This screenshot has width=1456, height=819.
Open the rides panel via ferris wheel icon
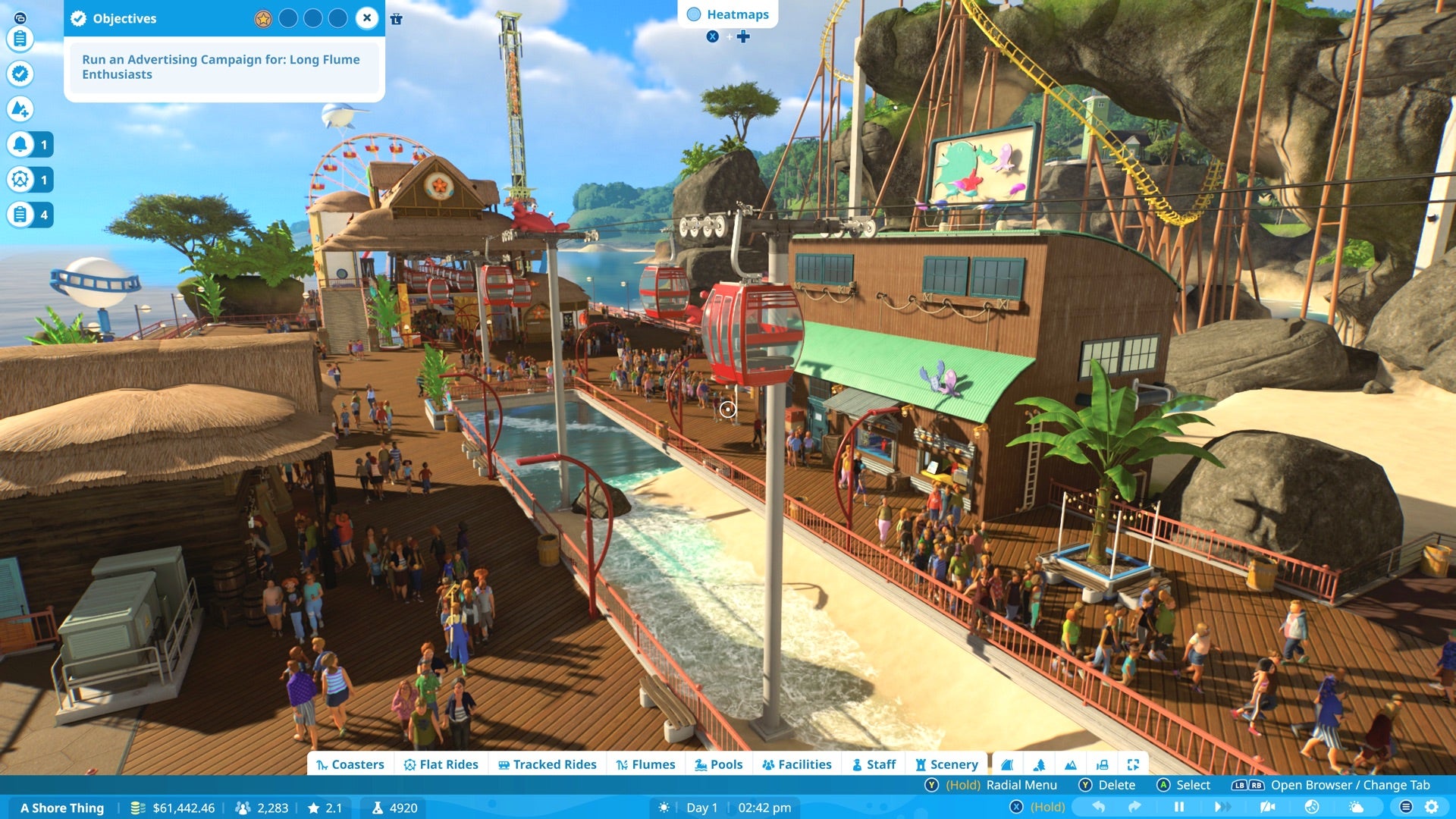[20, 180]
